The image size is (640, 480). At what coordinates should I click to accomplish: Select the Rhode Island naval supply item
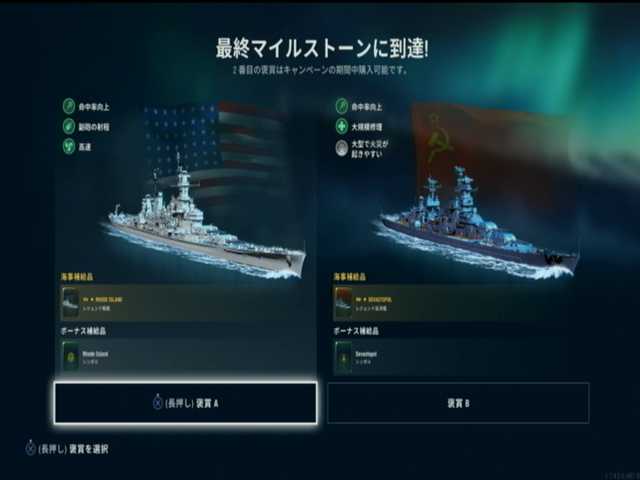(185, 301)
